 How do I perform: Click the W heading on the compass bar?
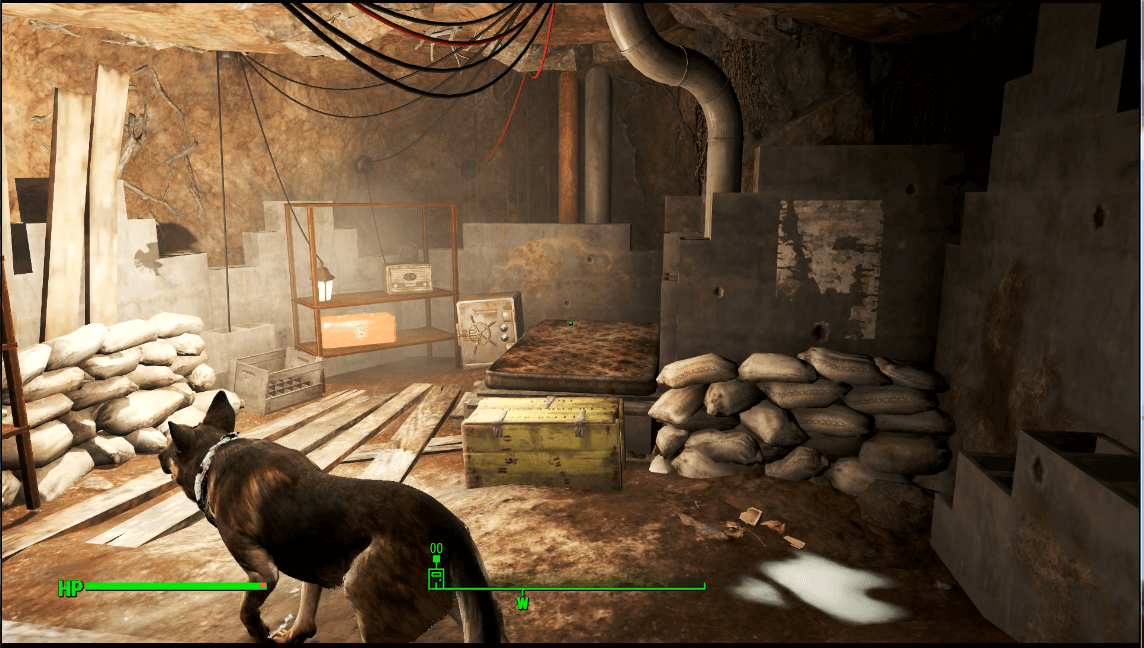pyautogui.click(x=522, y=603)
